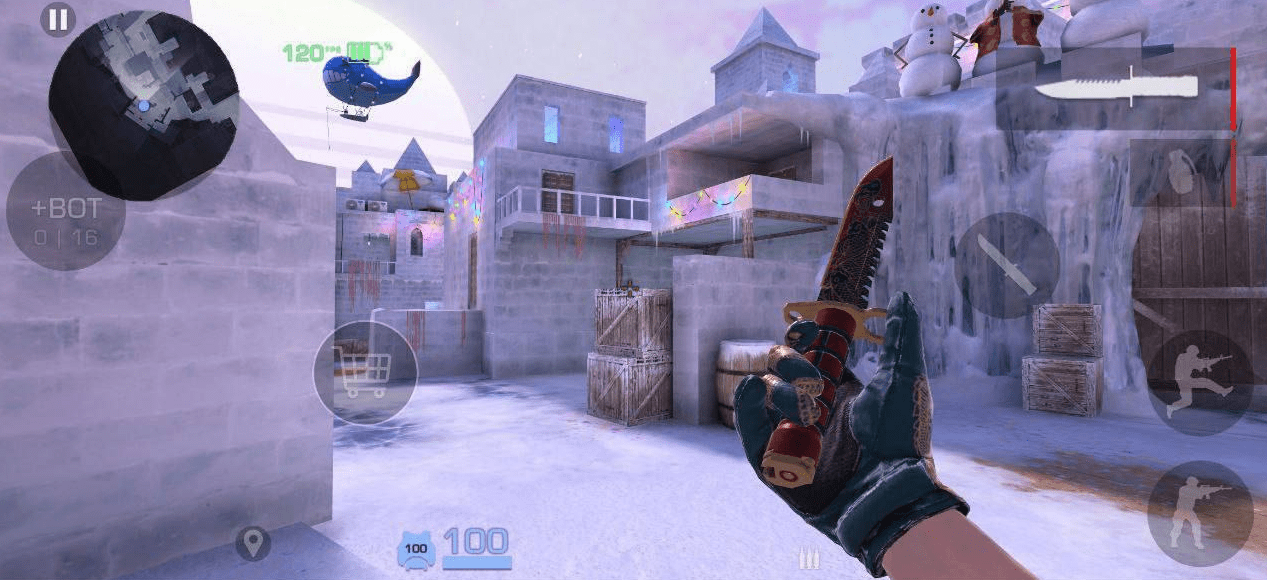Select the knife weapon slot
The width and height of the screenshot is (1267, 580).
[x=1116, y=88]
